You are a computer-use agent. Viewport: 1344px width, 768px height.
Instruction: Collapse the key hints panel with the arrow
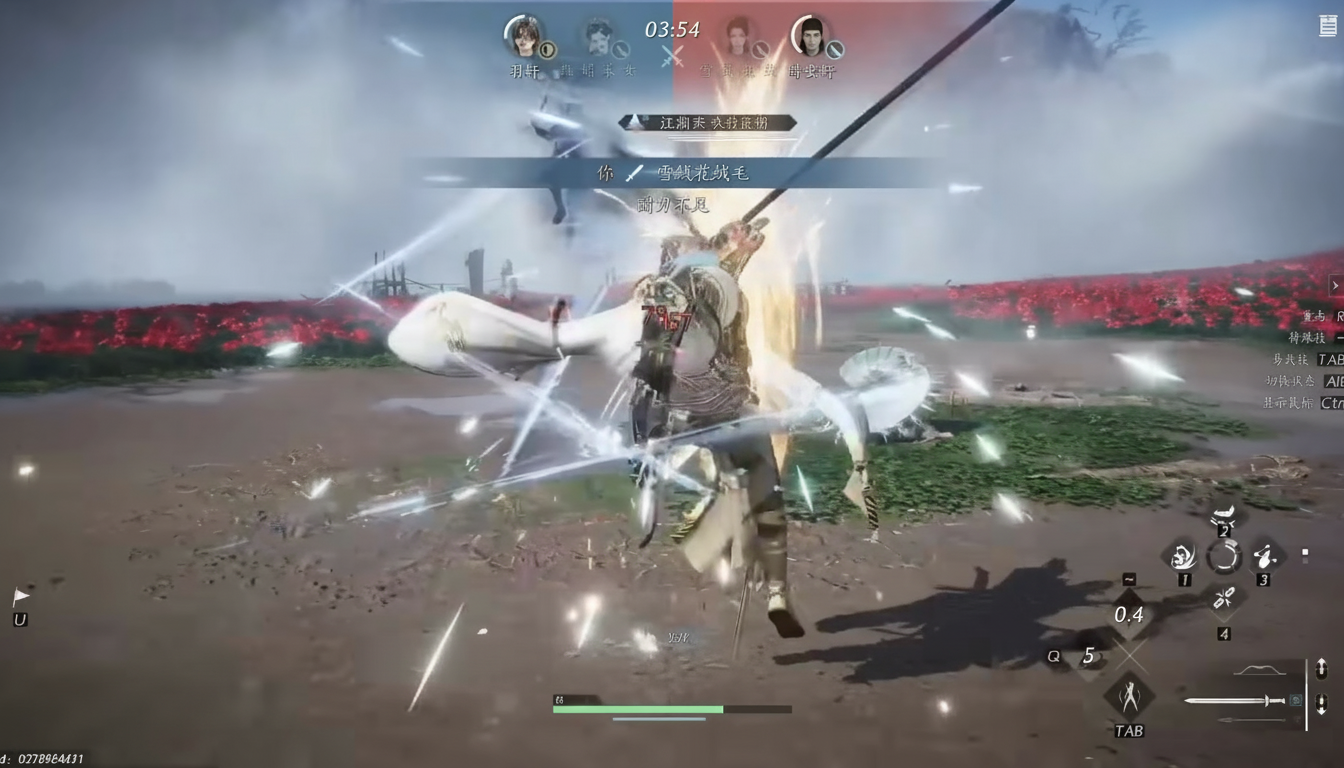(1334, 286)
